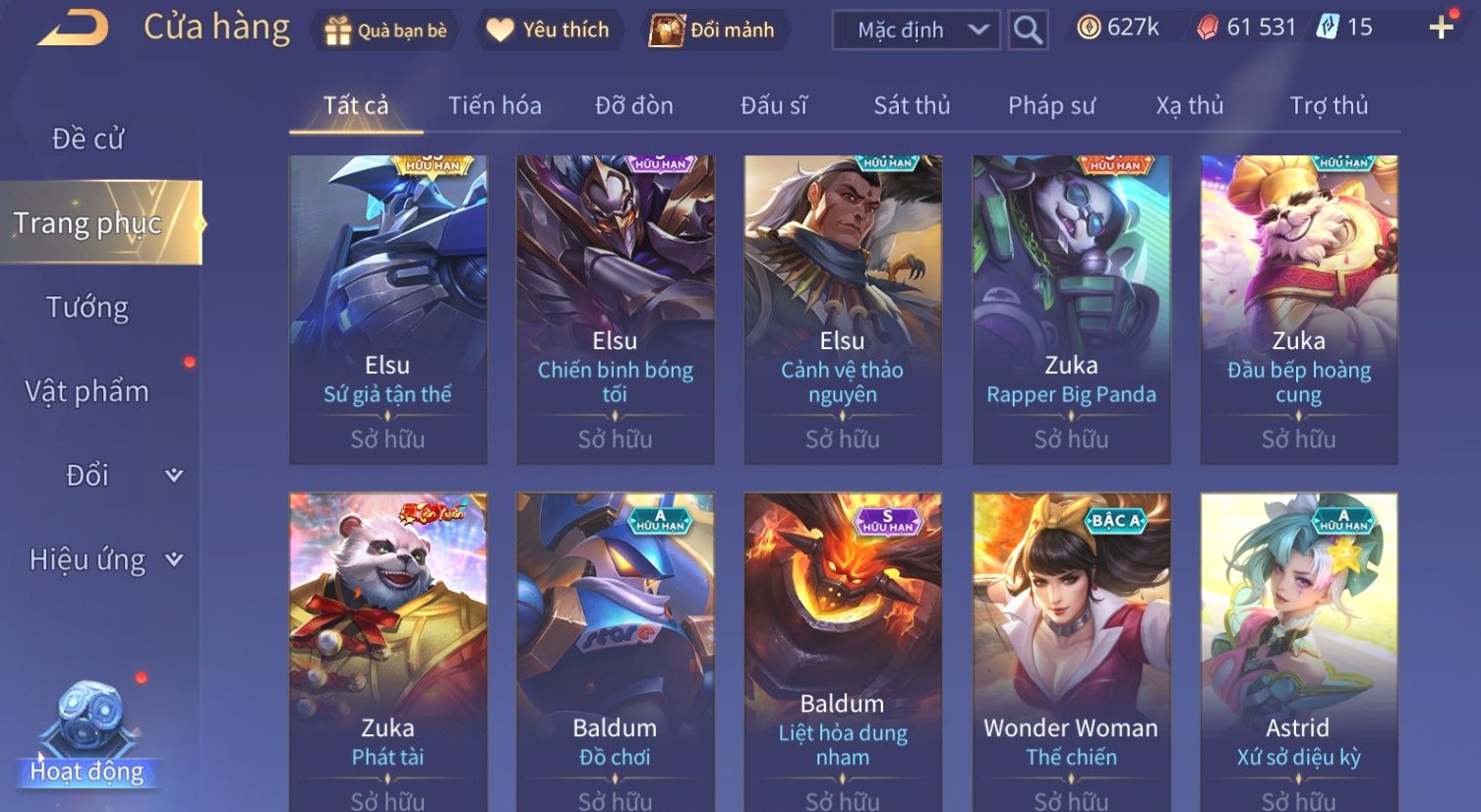Viewport: 1481px width, 812px height.
Task: Select the Baldum Liệt hỏa dung nham card
Action: pyautogui.click(x=843, y=651)
